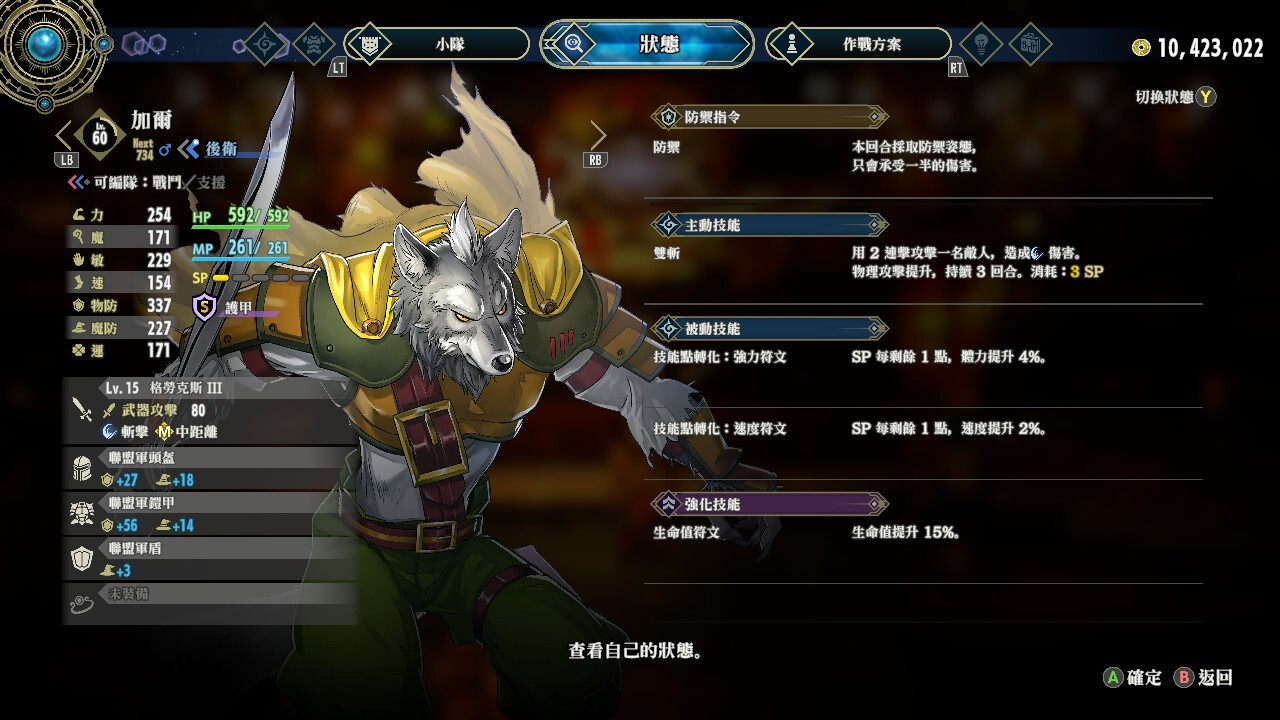This screenshot has width=1280, height=720.
Task: Click the 護甲 S-rank shield icon
Action: coord(205,308)
